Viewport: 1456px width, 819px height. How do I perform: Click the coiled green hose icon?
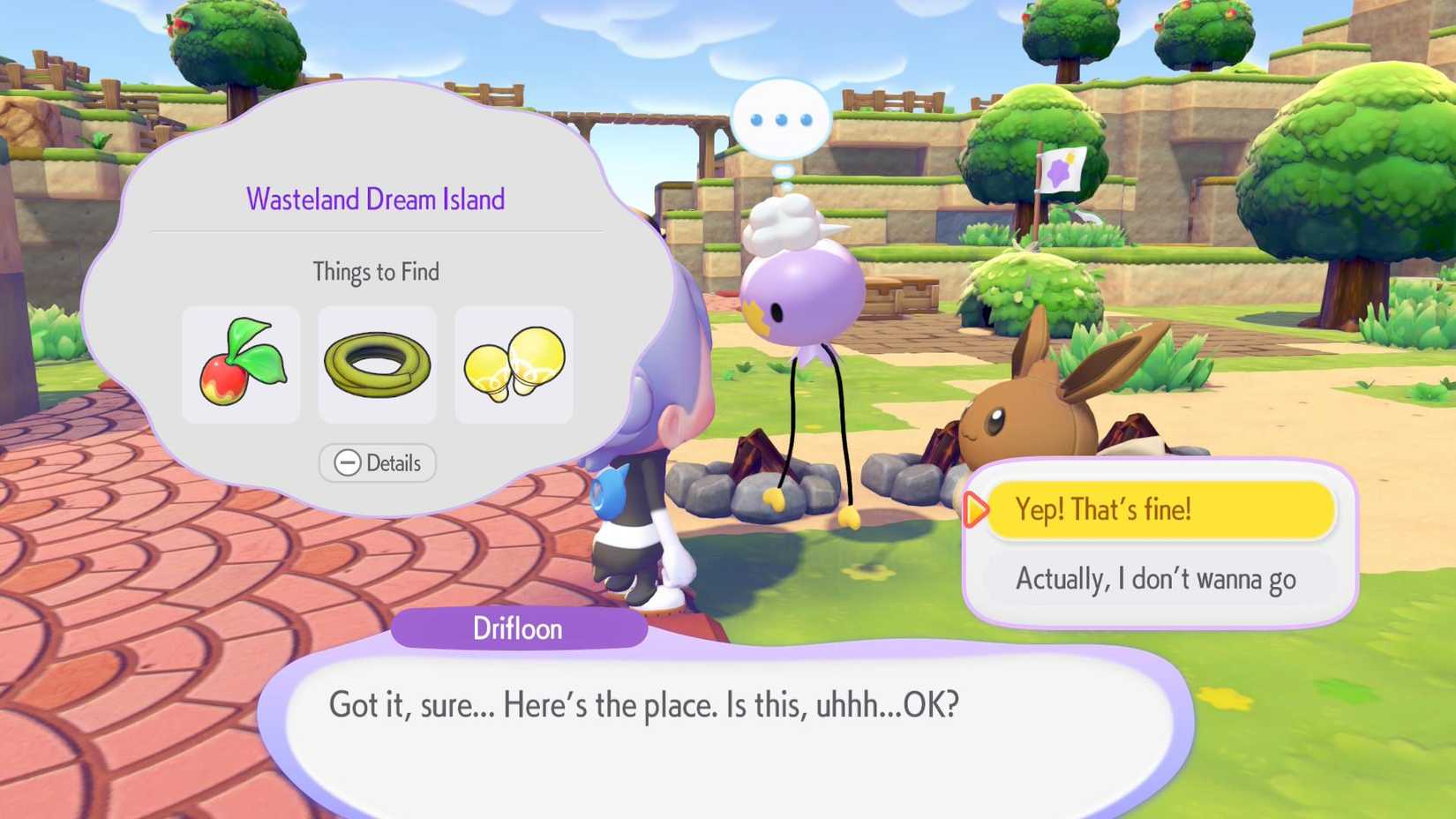pyautogui.click(x=377, y=364)
